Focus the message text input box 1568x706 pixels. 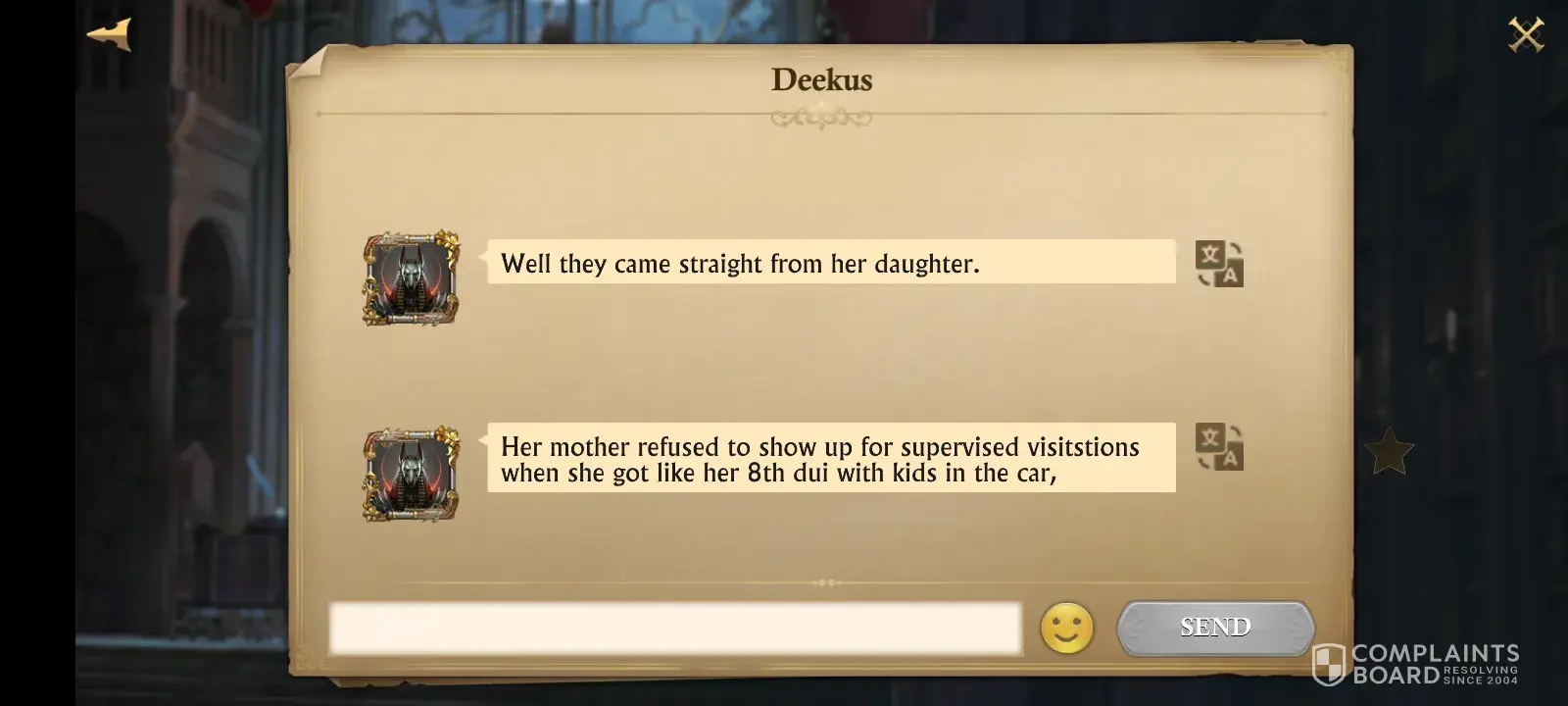[674, 629]
